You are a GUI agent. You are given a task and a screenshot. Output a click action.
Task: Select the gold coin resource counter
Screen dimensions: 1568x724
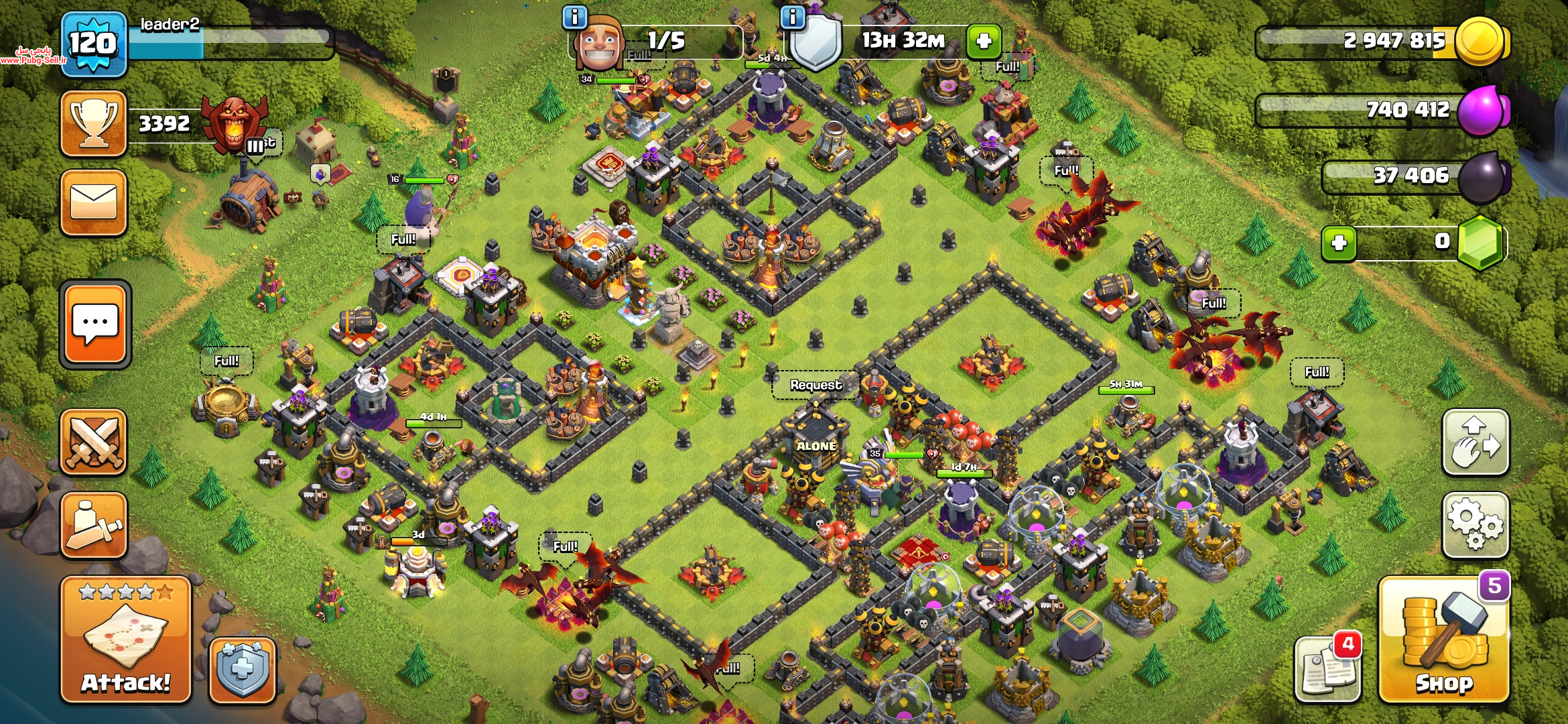coord(1384,41)
